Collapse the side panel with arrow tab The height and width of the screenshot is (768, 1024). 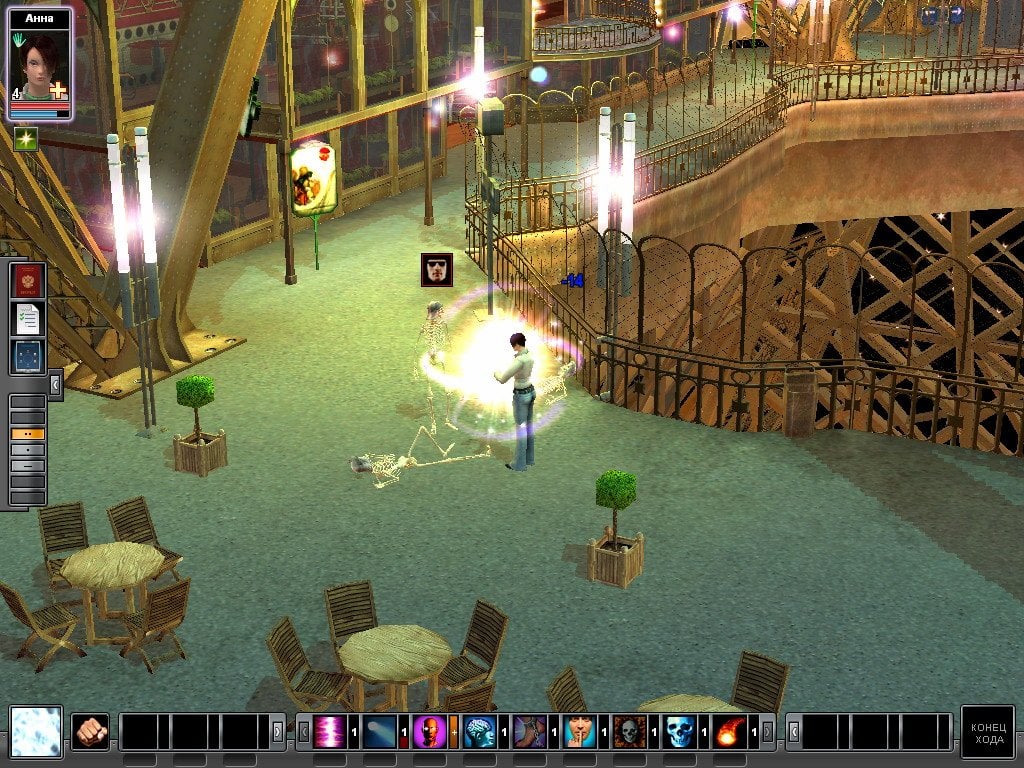point(55,384)
